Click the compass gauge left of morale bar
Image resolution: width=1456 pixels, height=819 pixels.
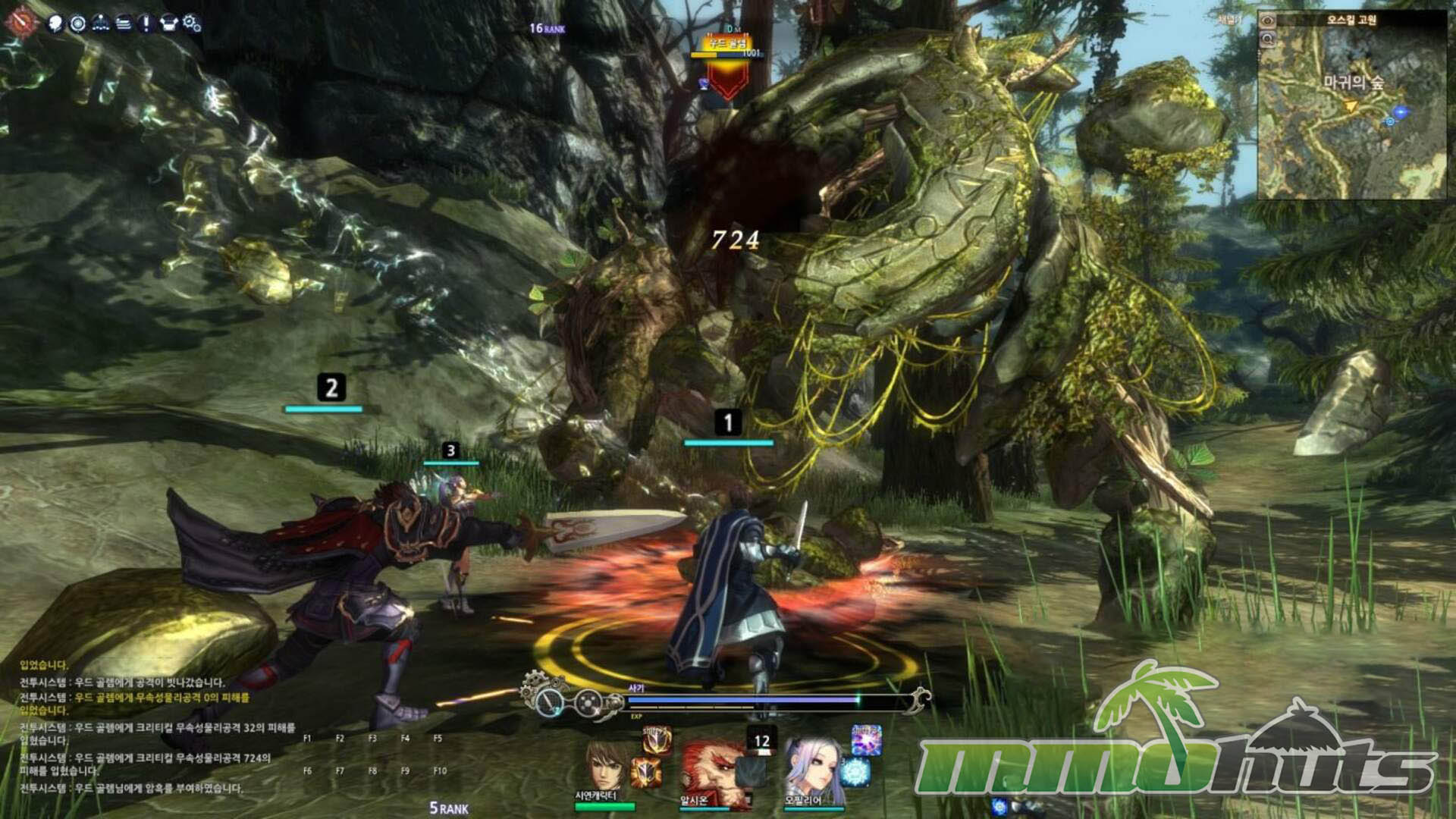(x=548, y=702)
